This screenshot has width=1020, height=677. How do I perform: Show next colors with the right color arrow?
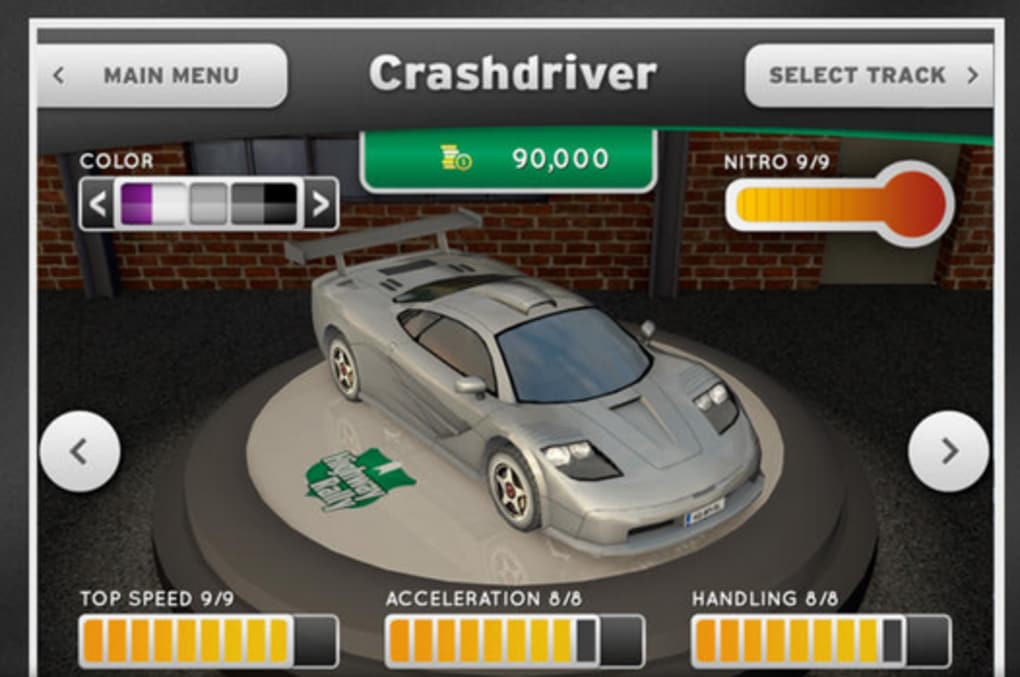tap(320, 204)
